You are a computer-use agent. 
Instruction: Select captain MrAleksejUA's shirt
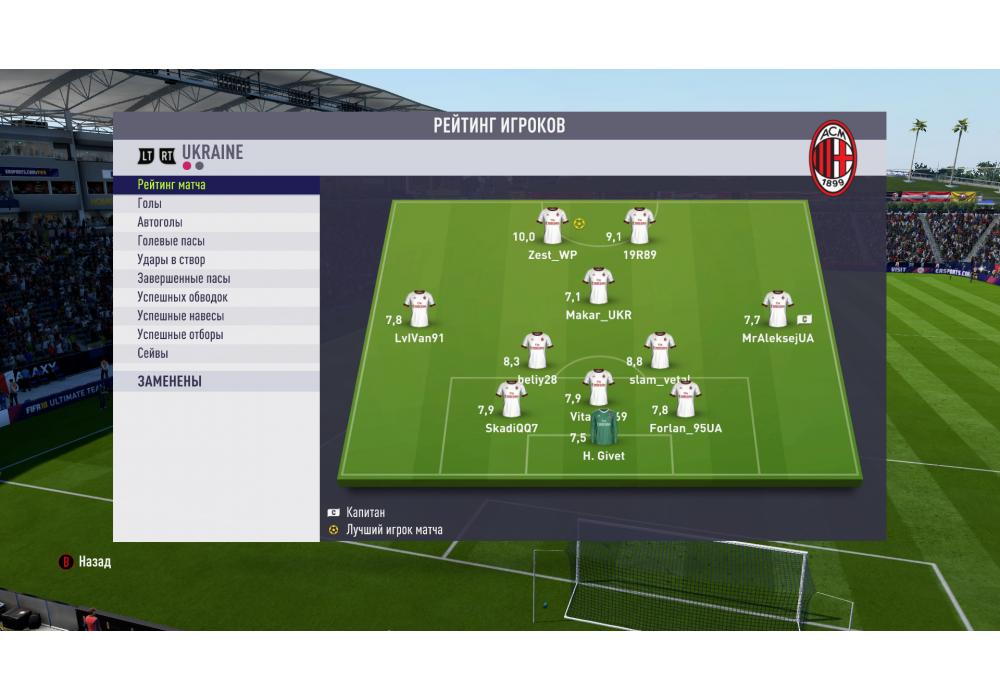click(x=777, y=310)
